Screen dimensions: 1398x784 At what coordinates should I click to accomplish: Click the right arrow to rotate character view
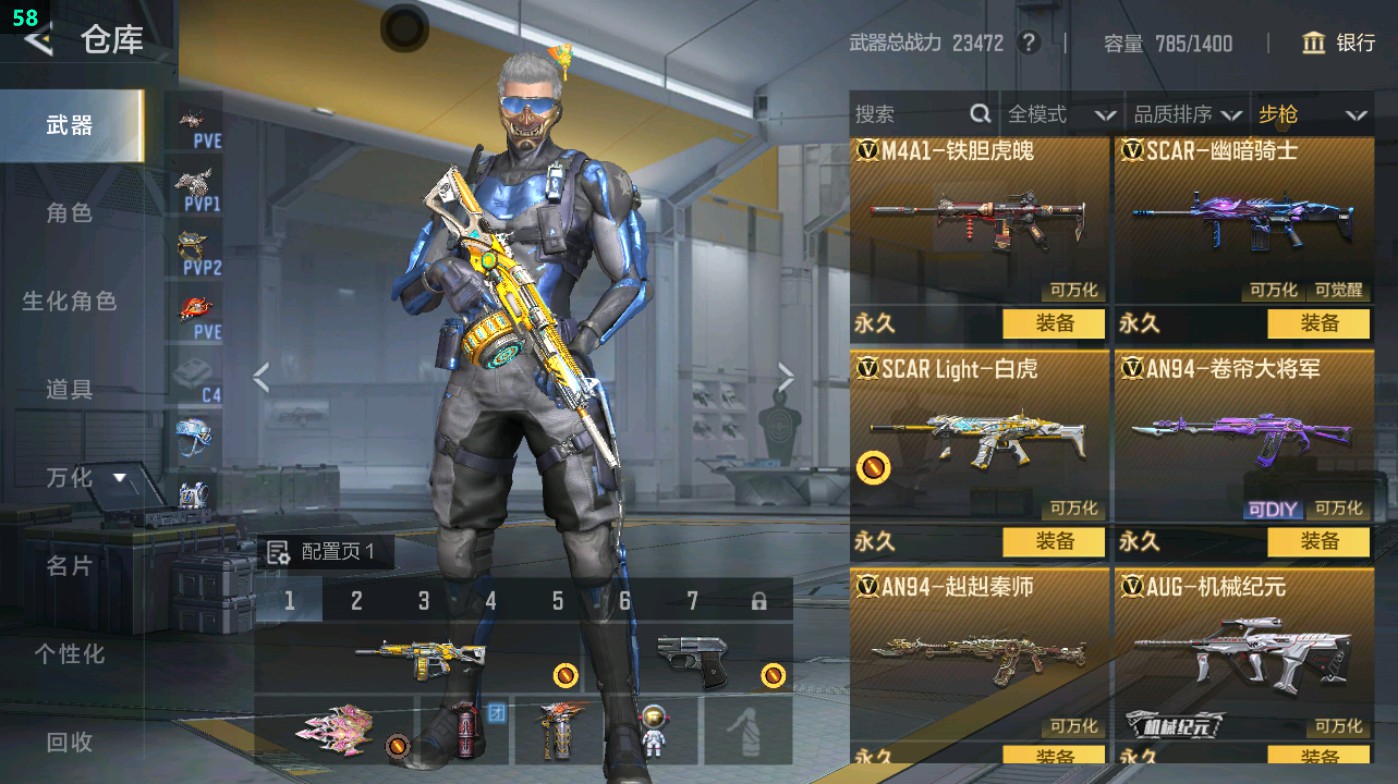(787, 379)
